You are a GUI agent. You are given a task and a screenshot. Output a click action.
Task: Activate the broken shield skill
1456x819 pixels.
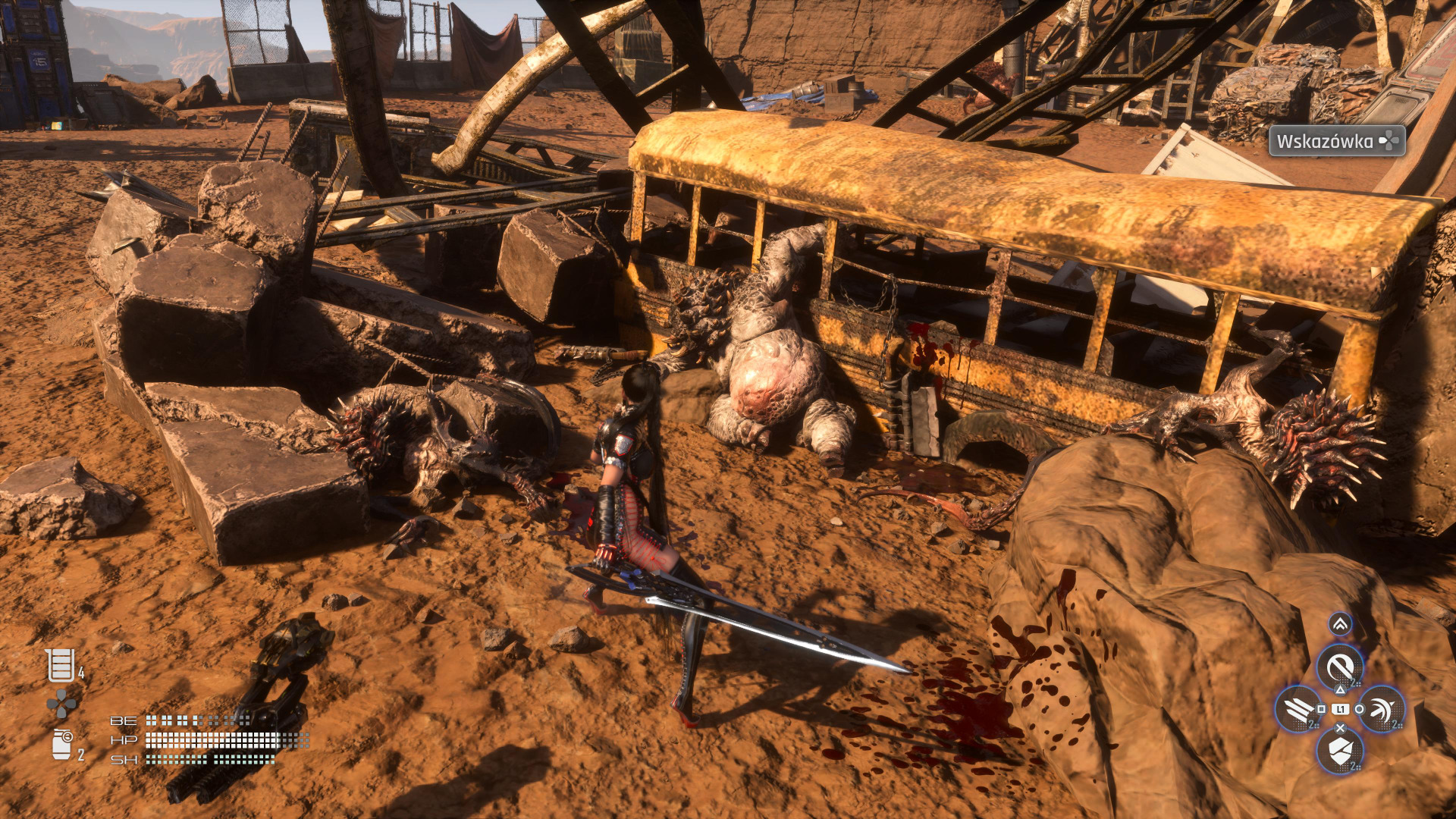1340,752
